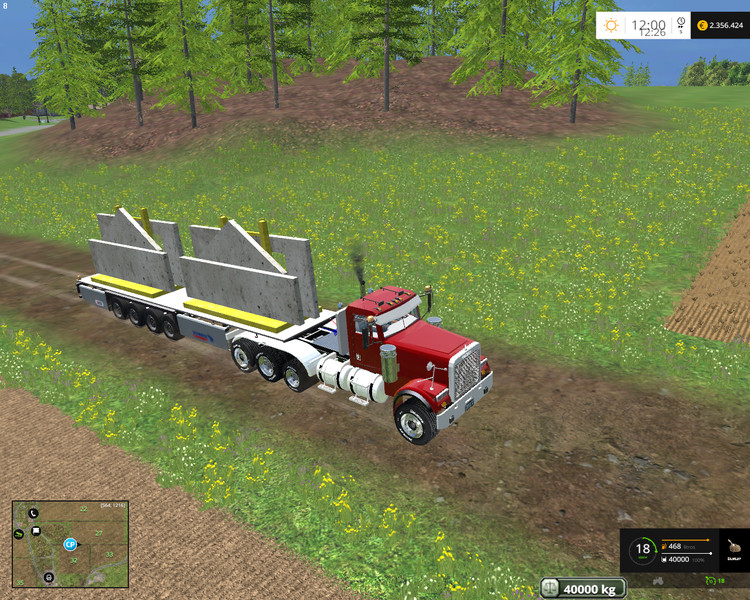750x600 pixels.
Task: Click the sunny weather icon
Action: click(611, 25)
